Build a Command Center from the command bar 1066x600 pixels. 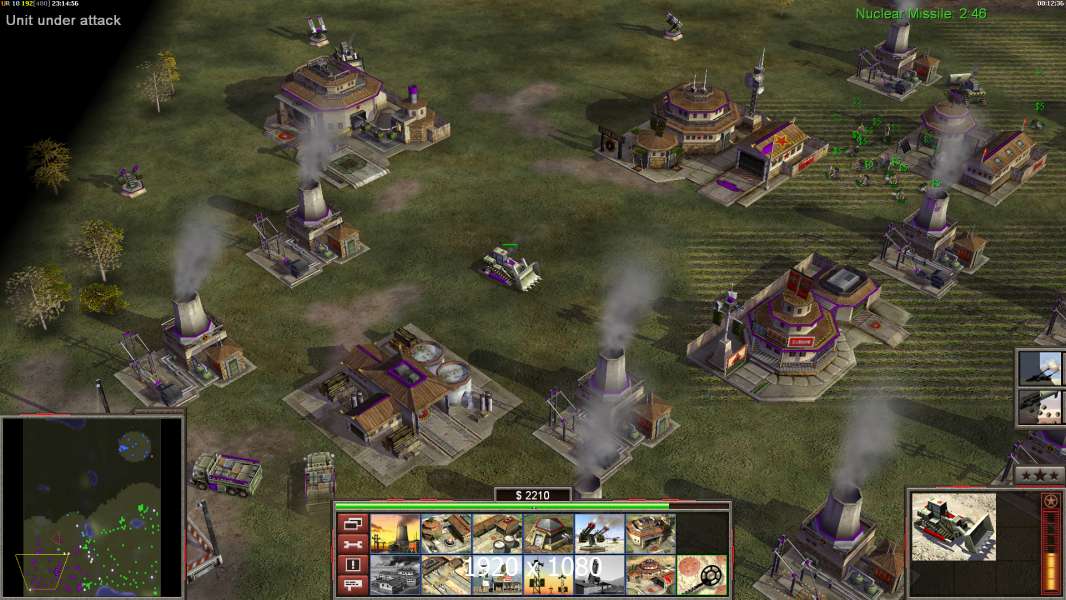[650, 575]
